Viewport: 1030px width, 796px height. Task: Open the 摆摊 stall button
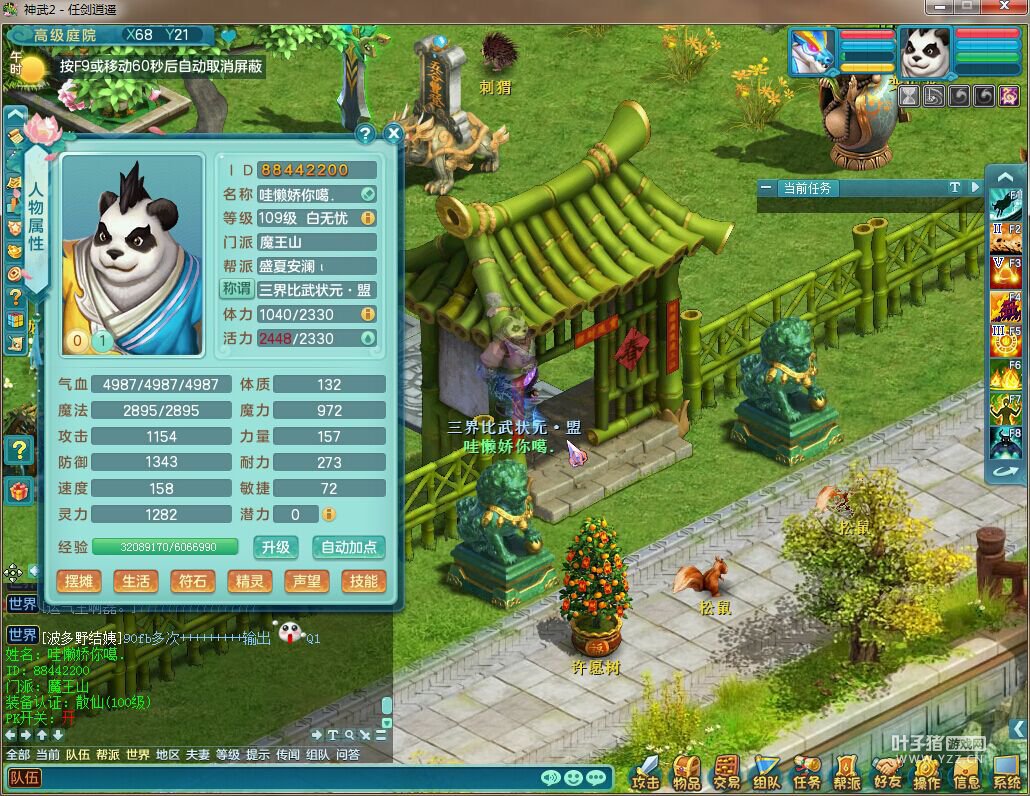(79, 581)
